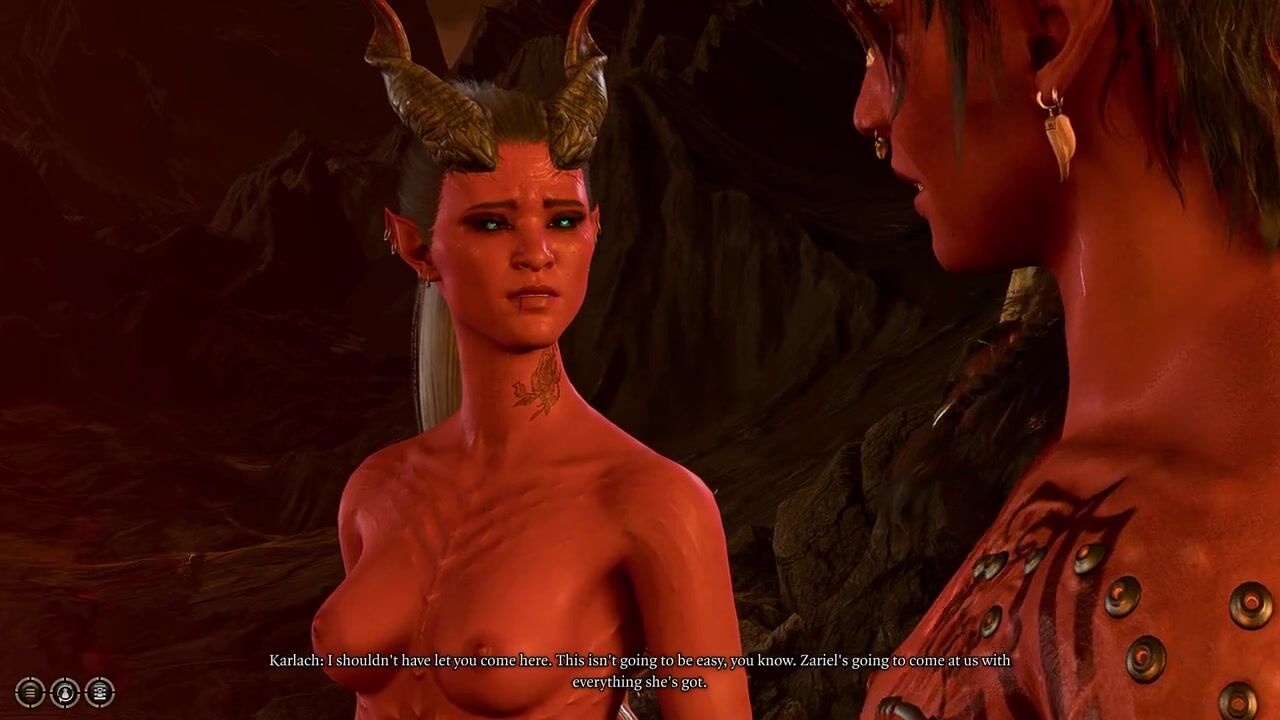This screenshot has width=1280, height=720.
Task: Open the trade icon with hourglass
Action: (x=100, y=692)
